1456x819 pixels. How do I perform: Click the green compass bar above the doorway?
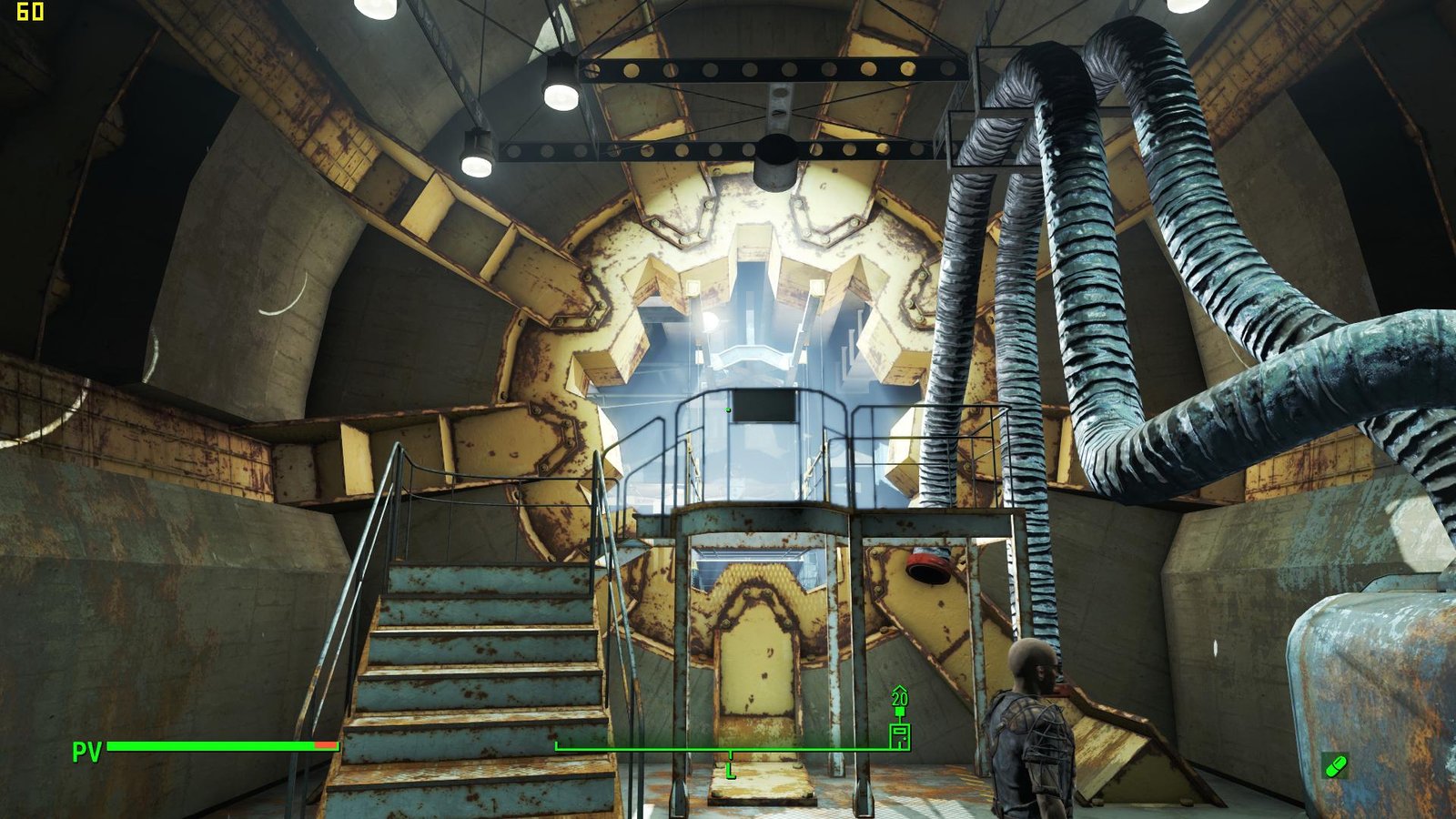[637, 749]
